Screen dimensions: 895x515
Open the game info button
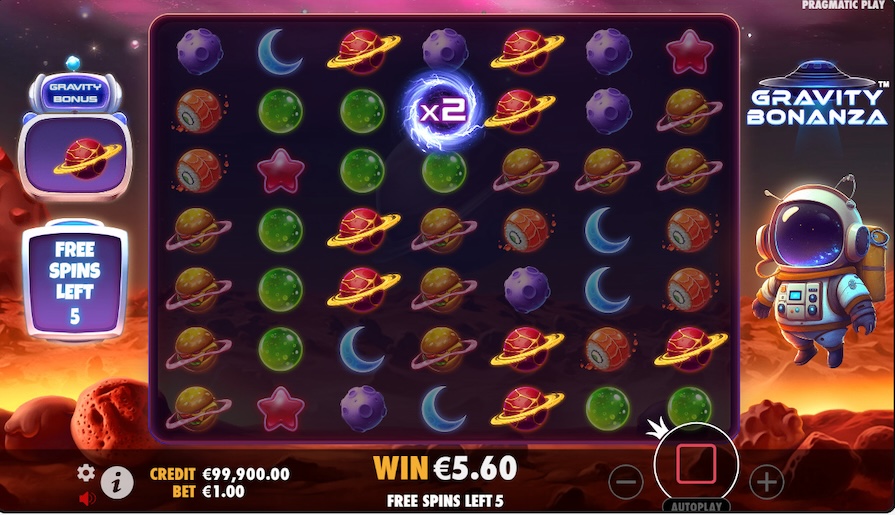click(x=117, y=483)
